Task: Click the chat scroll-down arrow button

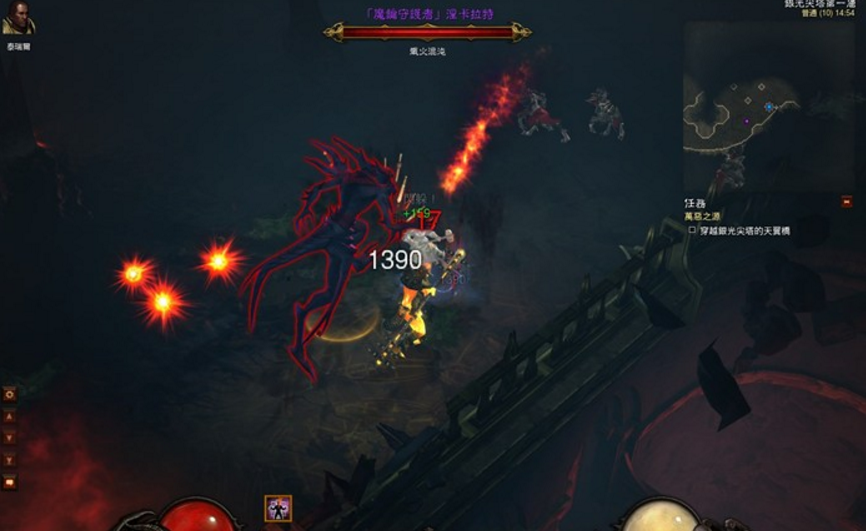Action: click(x=10, y=438)
